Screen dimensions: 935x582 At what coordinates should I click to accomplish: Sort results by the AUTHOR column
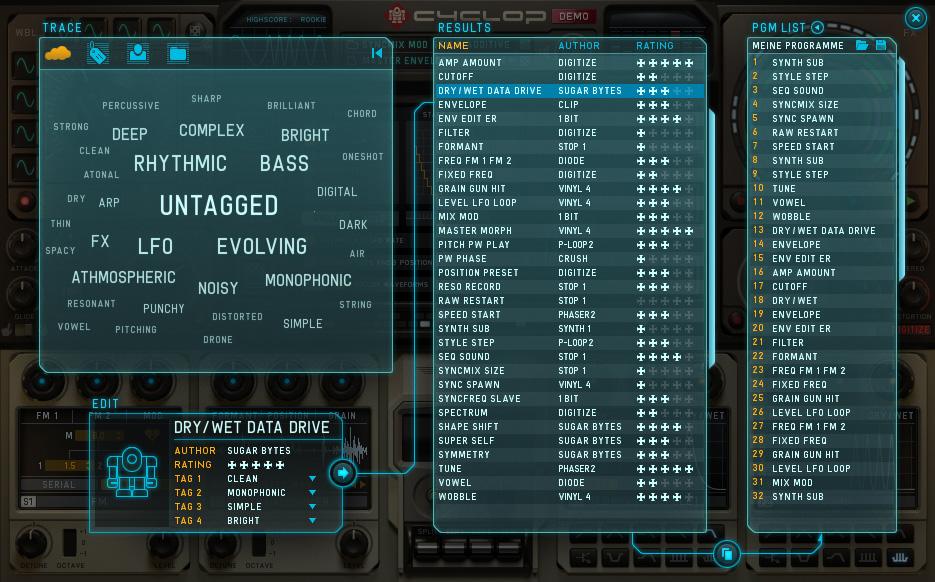(579, 46)
